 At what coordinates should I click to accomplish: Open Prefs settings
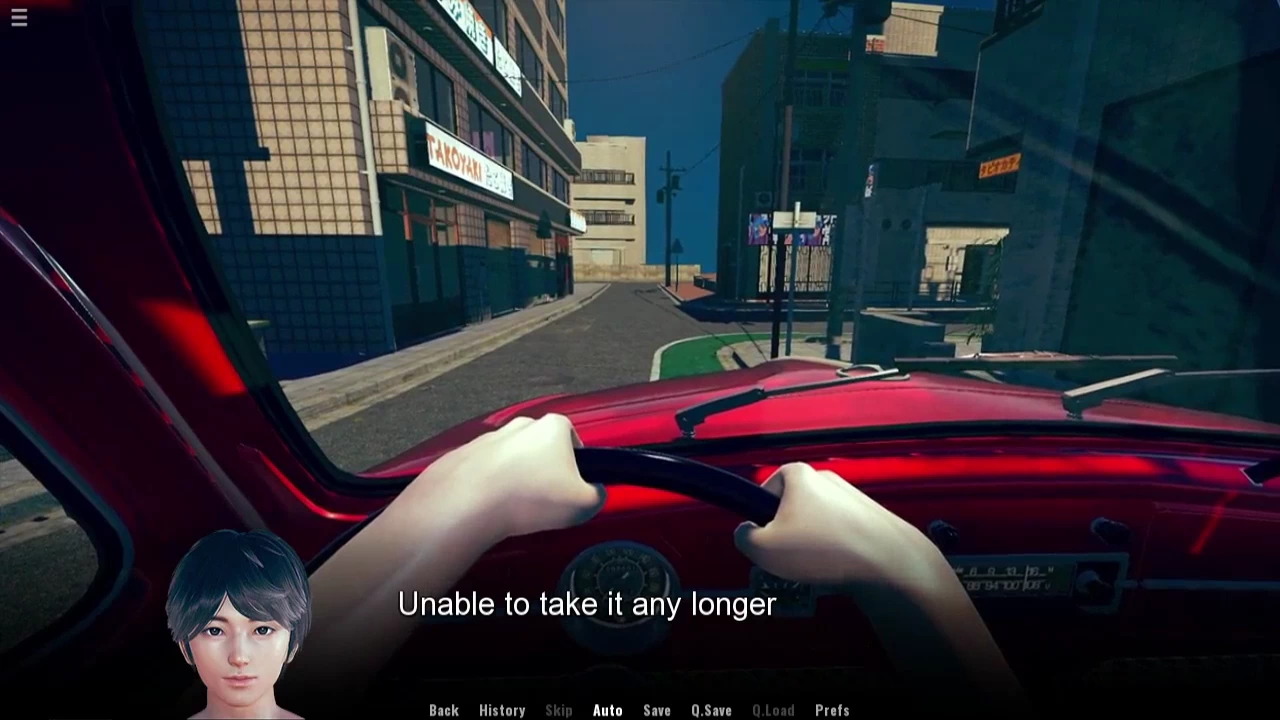832,710
